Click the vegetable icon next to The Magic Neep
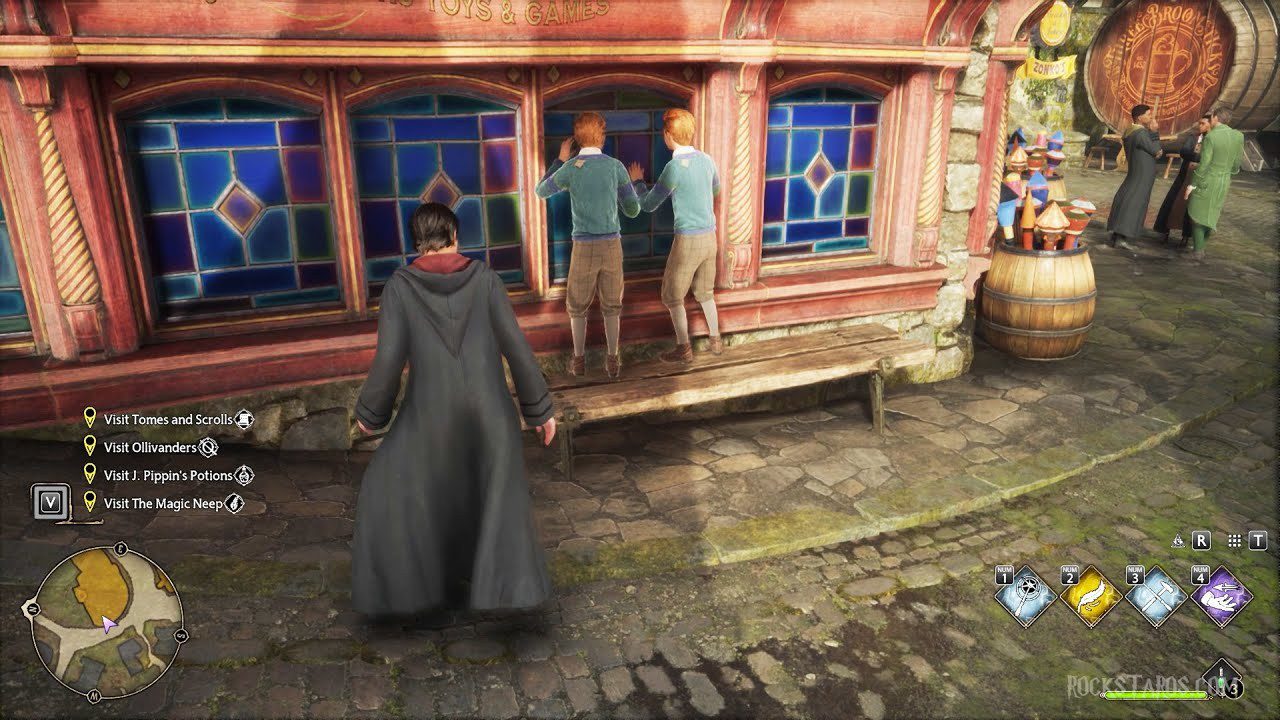Screen dimensions: 1280x720 [234, 502]
